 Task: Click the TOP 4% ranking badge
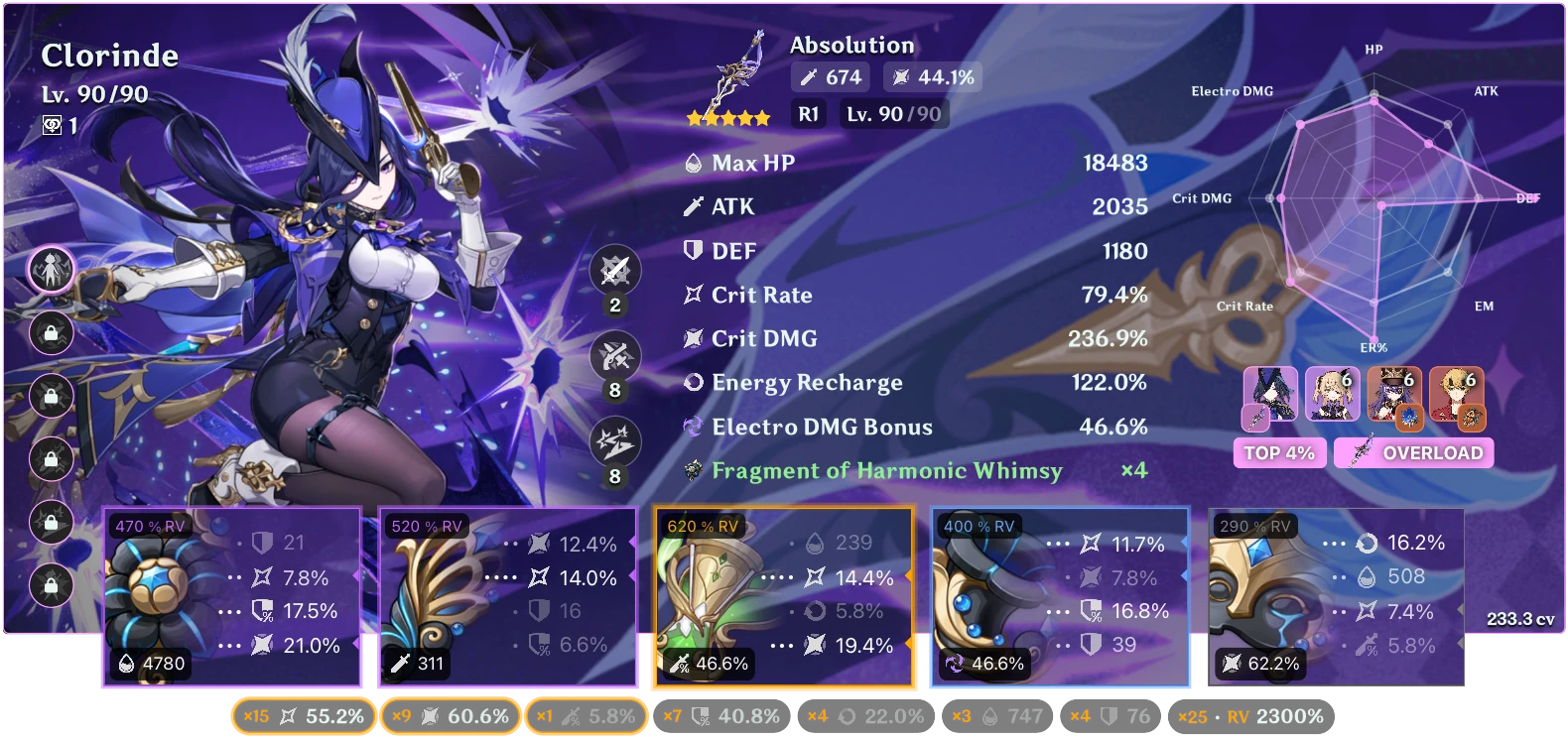click(1280, 452)
